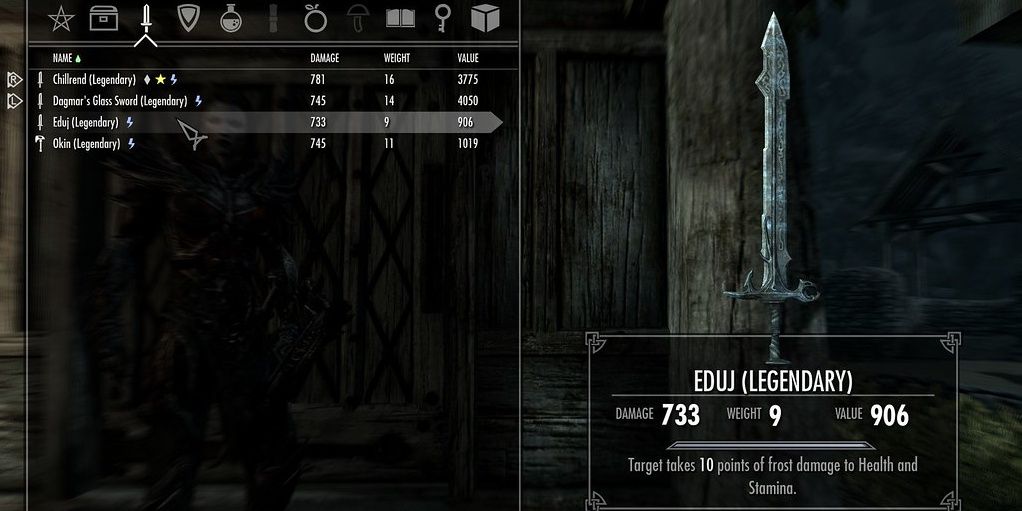
Task: Switch to the Scrolls category
Action: click(x=272, y=18)
